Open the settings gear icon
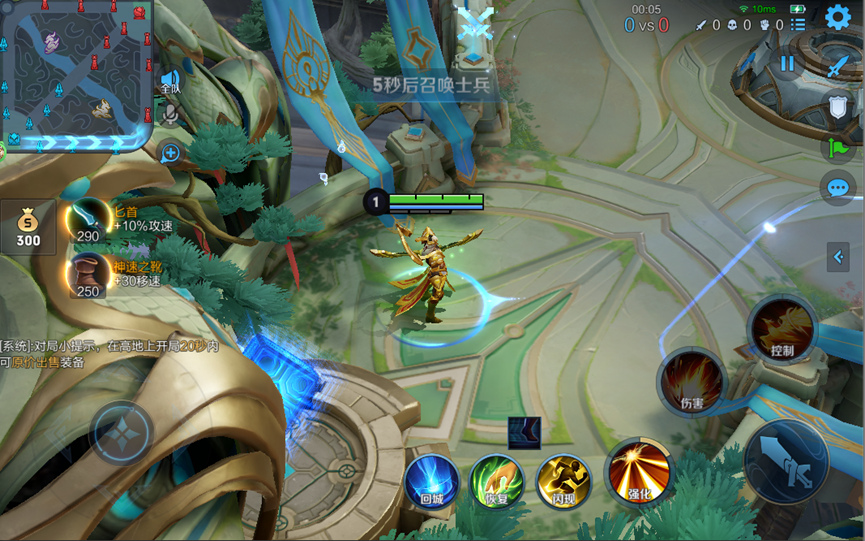 838,17
